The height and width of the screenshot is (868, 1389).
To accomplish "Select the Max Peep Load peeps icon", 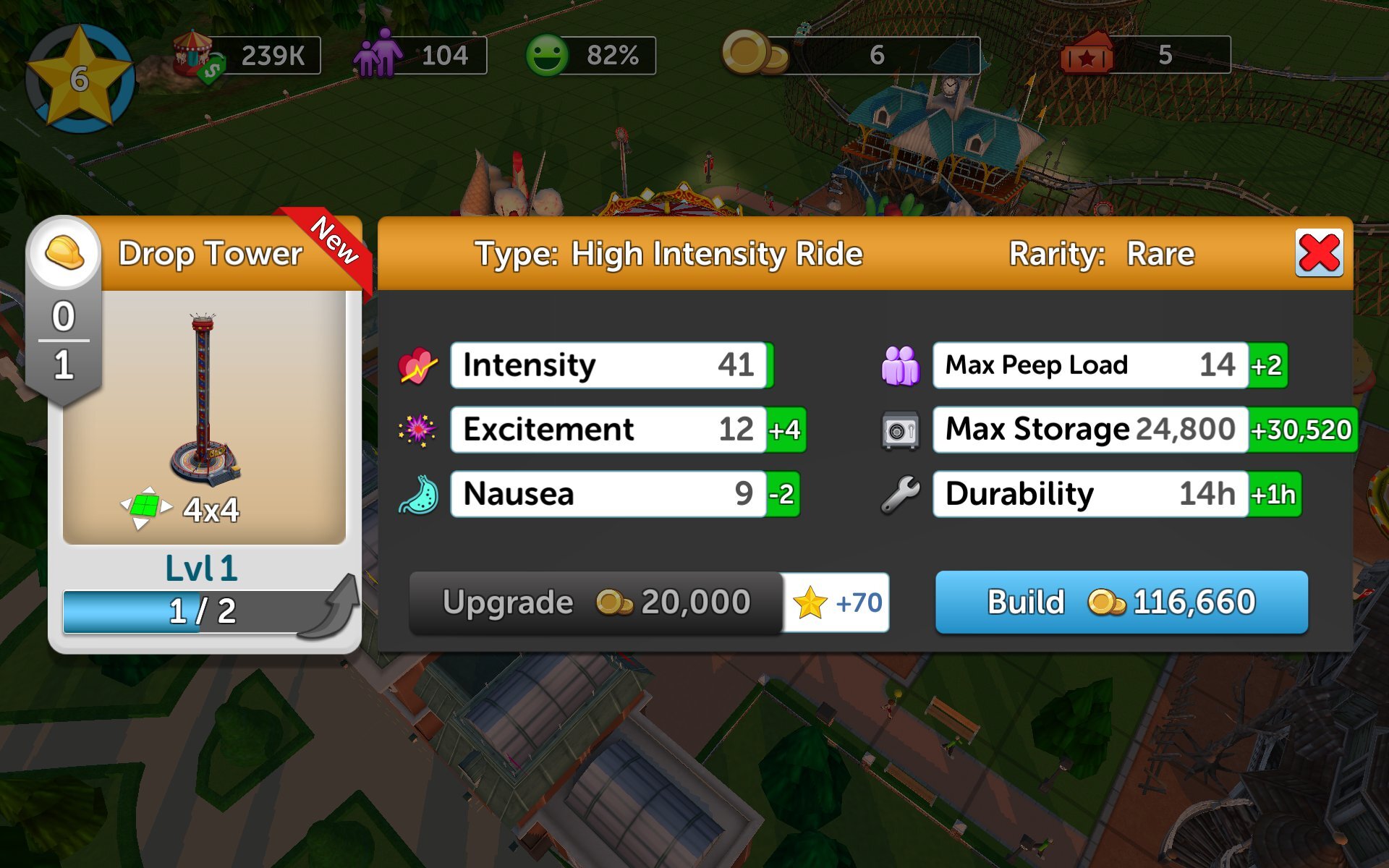I will pyautogui.click(x=900, y=365).
